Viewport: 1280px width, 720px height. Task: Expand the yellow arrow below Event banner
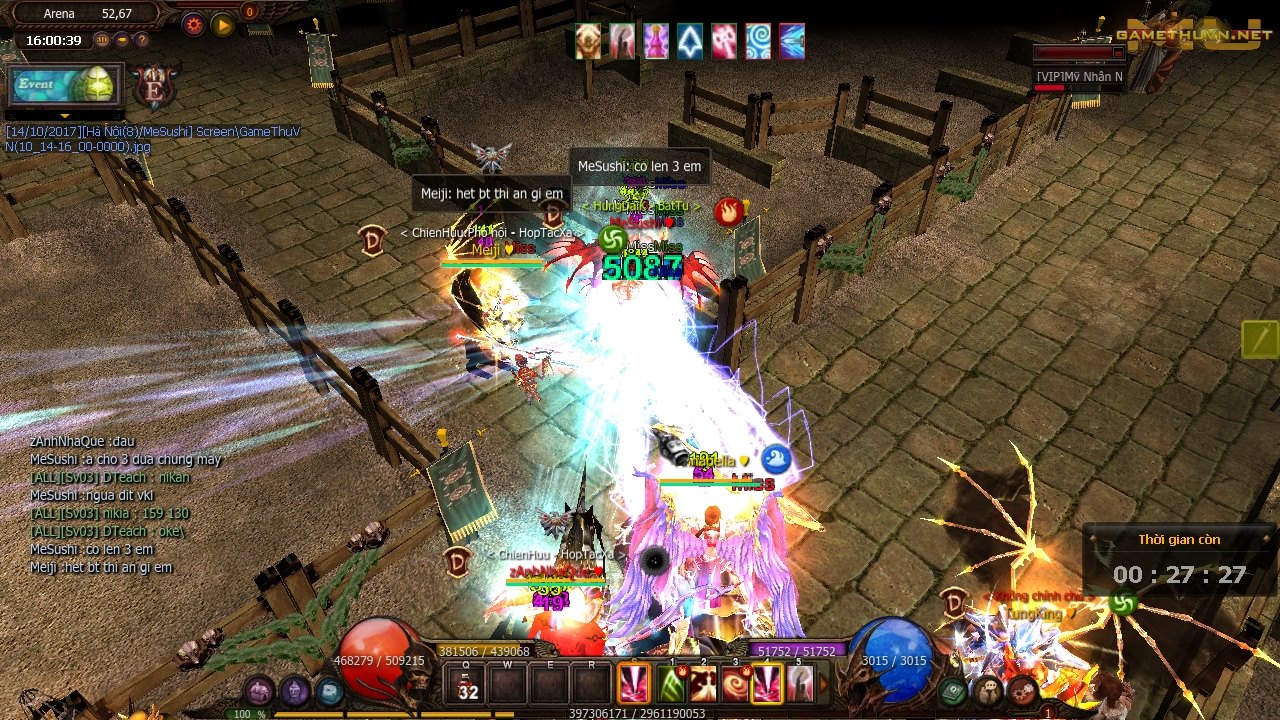[x=65, y=116]
